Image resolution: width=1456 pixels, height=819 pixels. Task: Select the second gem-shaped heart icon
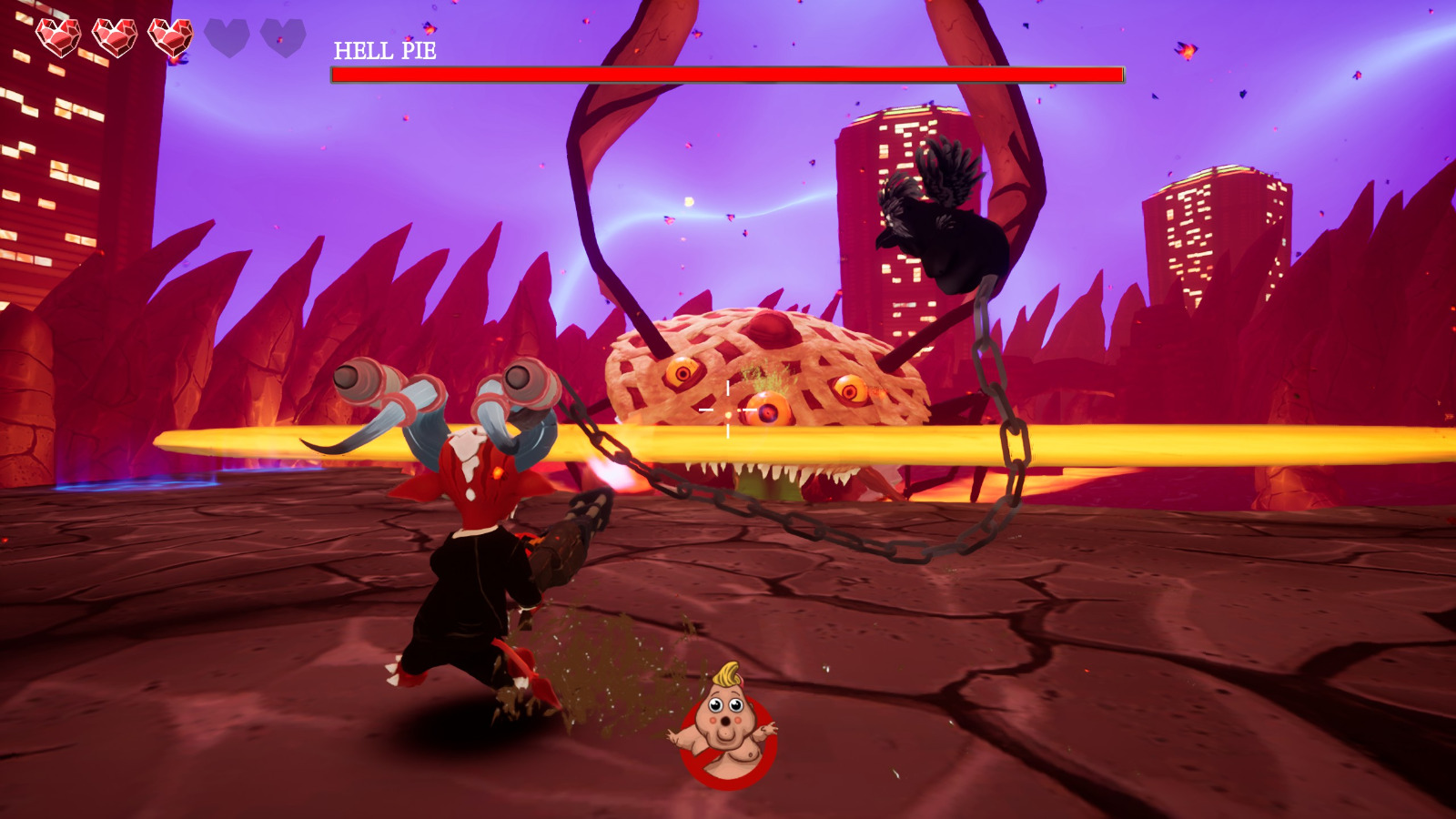(x=116, y=37)
